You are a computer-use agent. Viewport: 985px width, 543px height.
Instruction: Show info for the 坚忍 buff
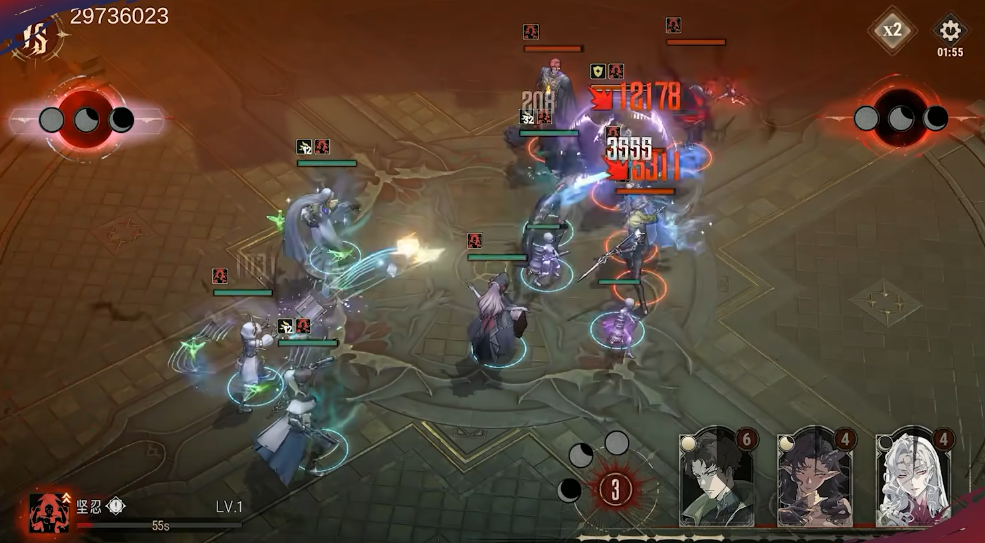click(x=116, y=506)
